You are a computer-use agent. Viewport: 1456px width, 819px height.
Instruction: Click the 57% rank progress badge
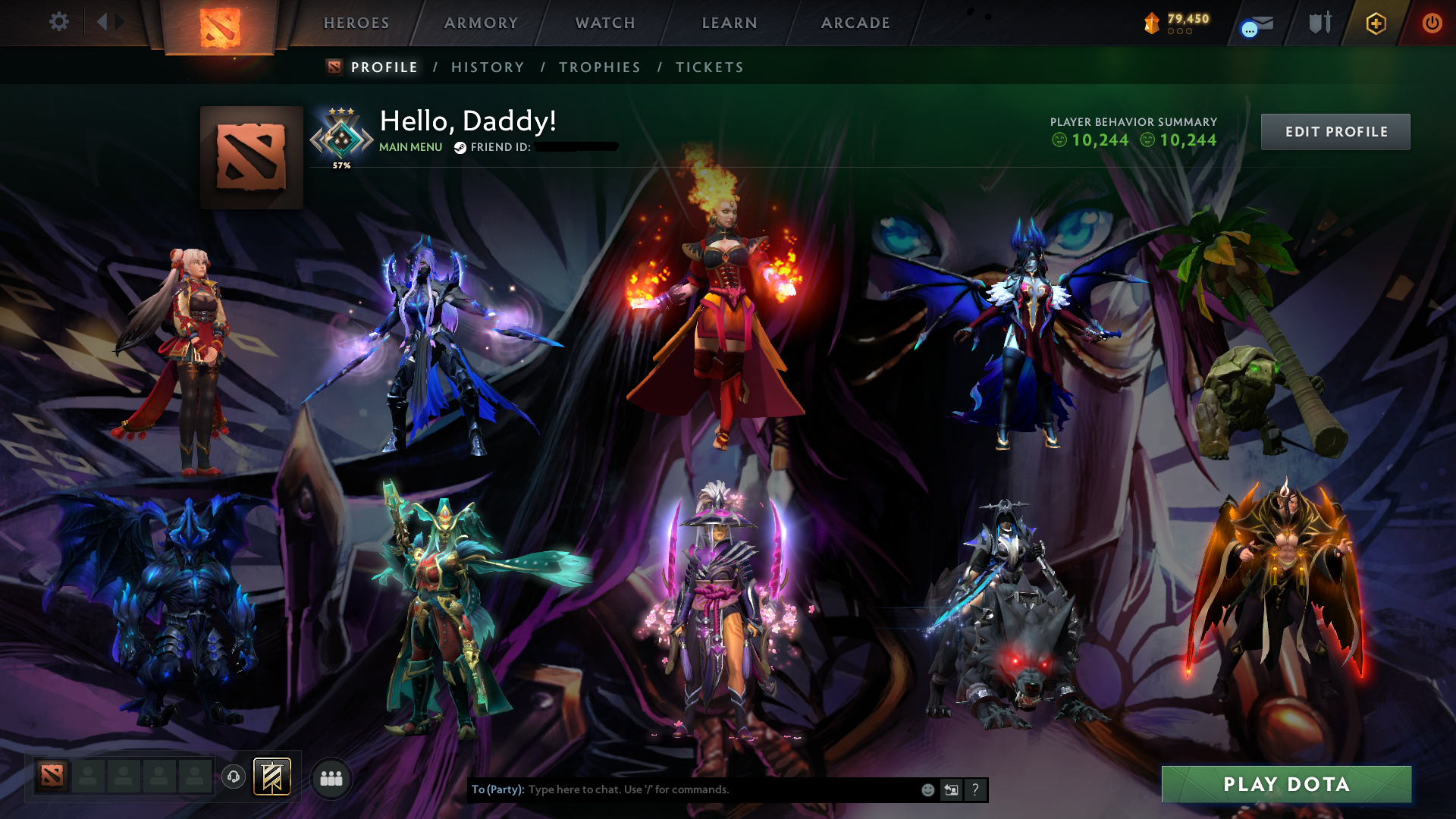(340, 136)
